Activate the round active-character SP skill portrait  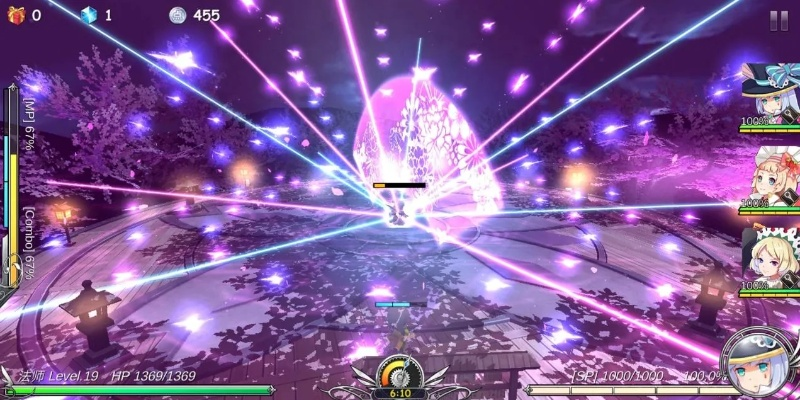tap(758, 362)
